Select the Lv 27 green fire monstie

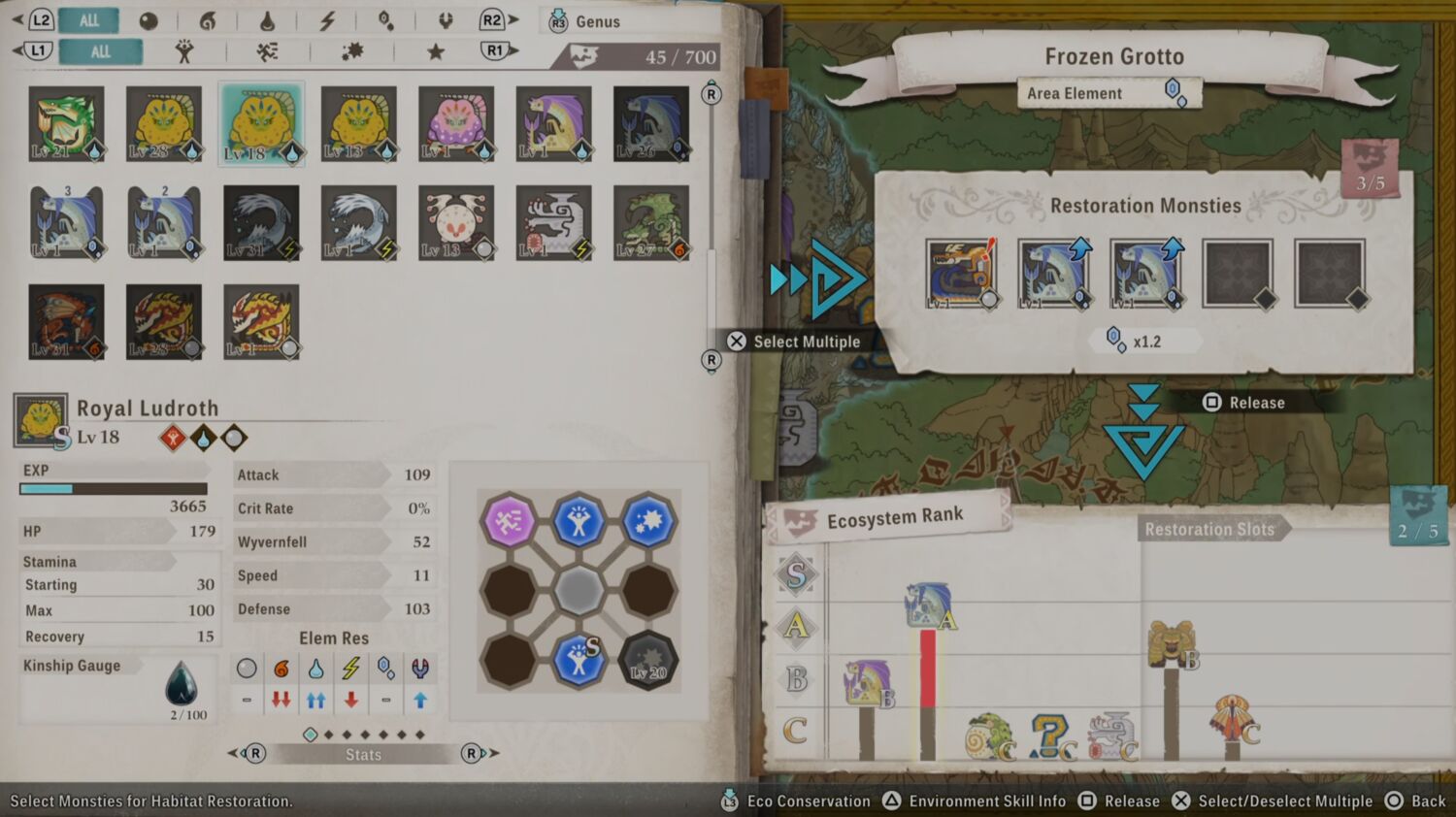click(651, 223)
